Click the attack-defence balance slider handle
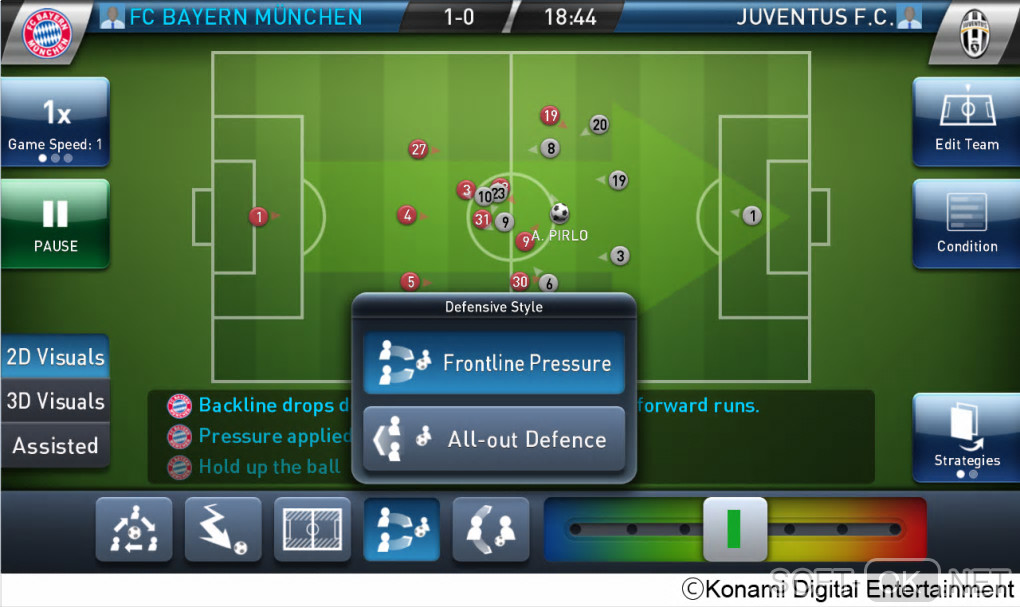This screenshot has height=607, width=1020. pos(735,529)
